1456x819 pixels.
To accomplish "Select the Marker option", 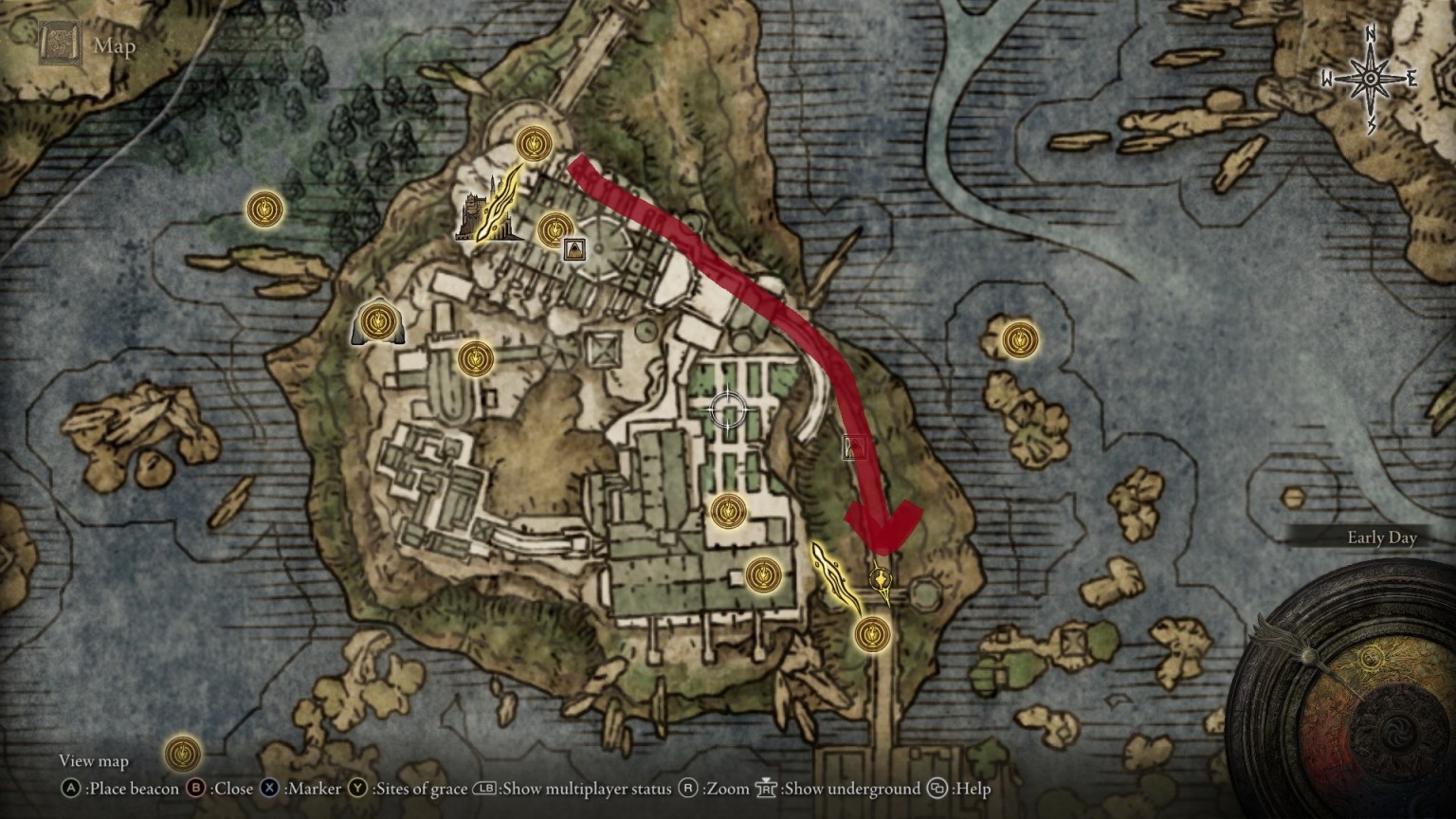I will (x=315, y=789).
